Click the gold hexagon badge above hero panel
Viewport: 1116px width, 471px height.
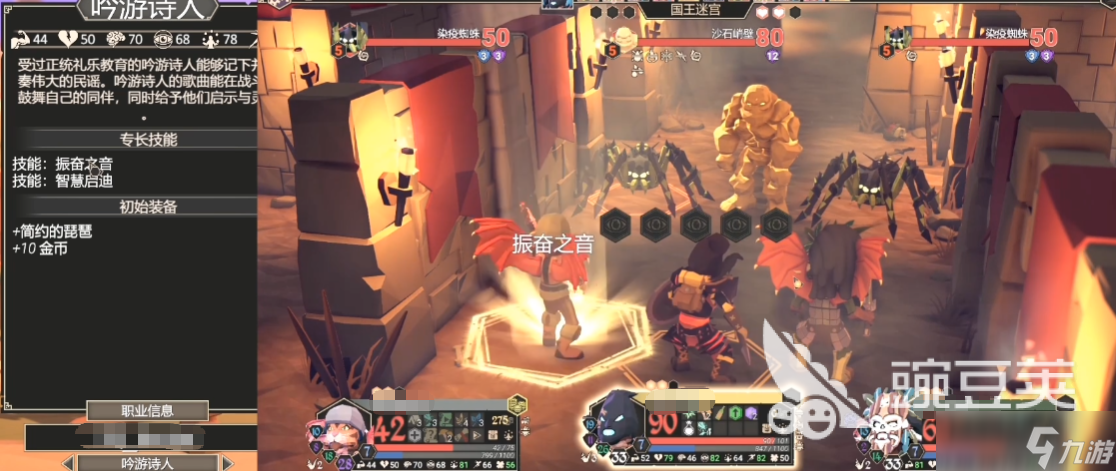517,404
